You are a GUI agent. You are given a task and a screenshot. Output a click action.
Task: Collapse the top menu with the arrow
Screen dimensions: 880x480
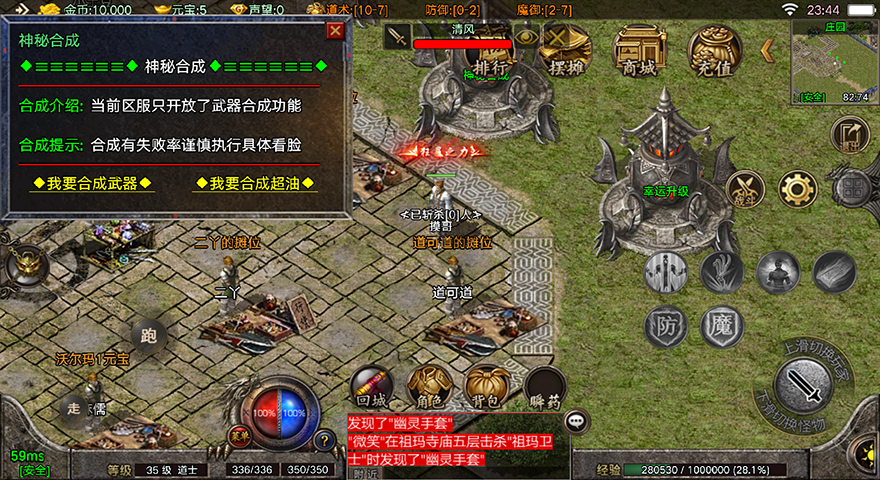[768, 49]
